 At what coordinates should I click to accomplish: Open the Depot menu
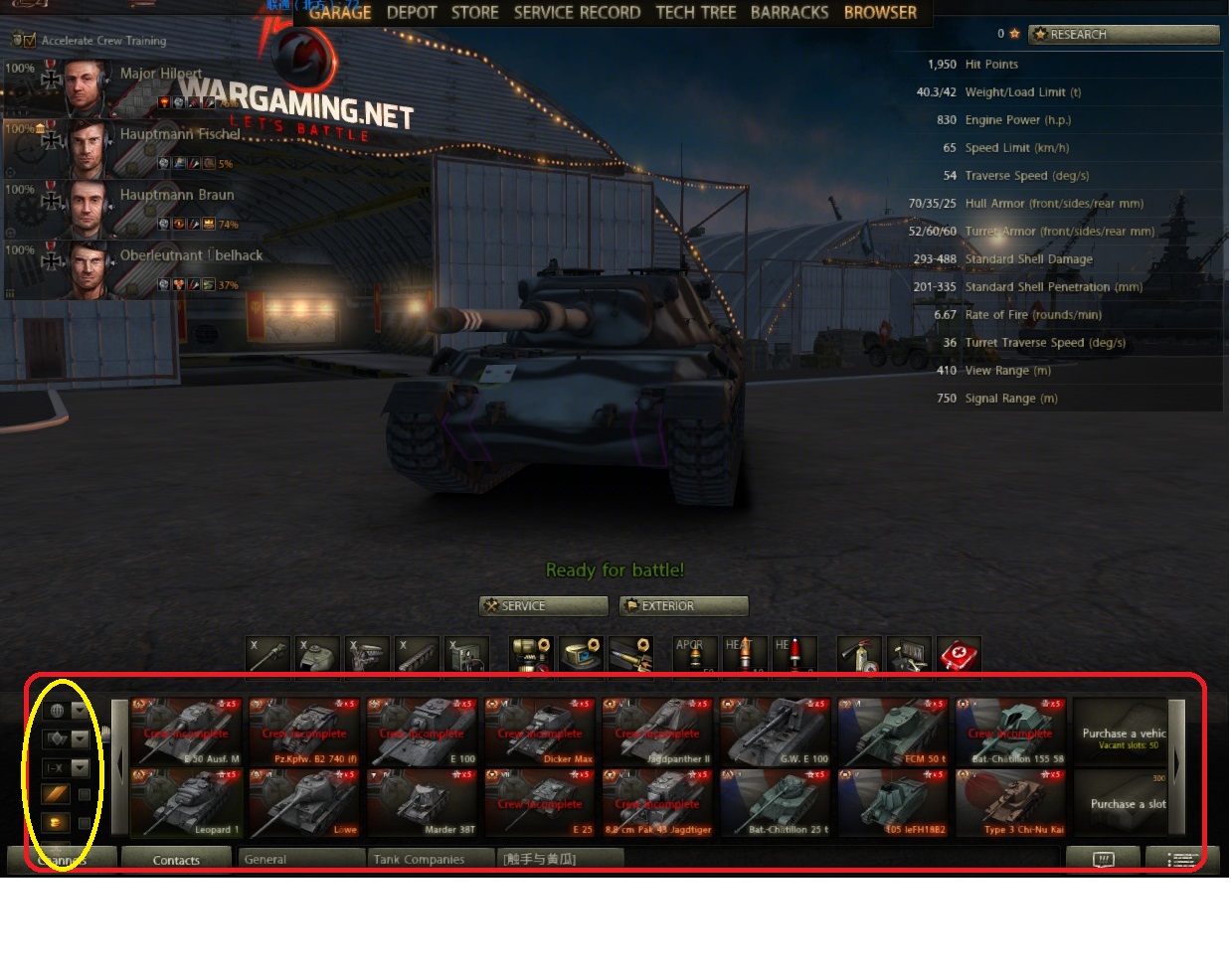(412, 13)
